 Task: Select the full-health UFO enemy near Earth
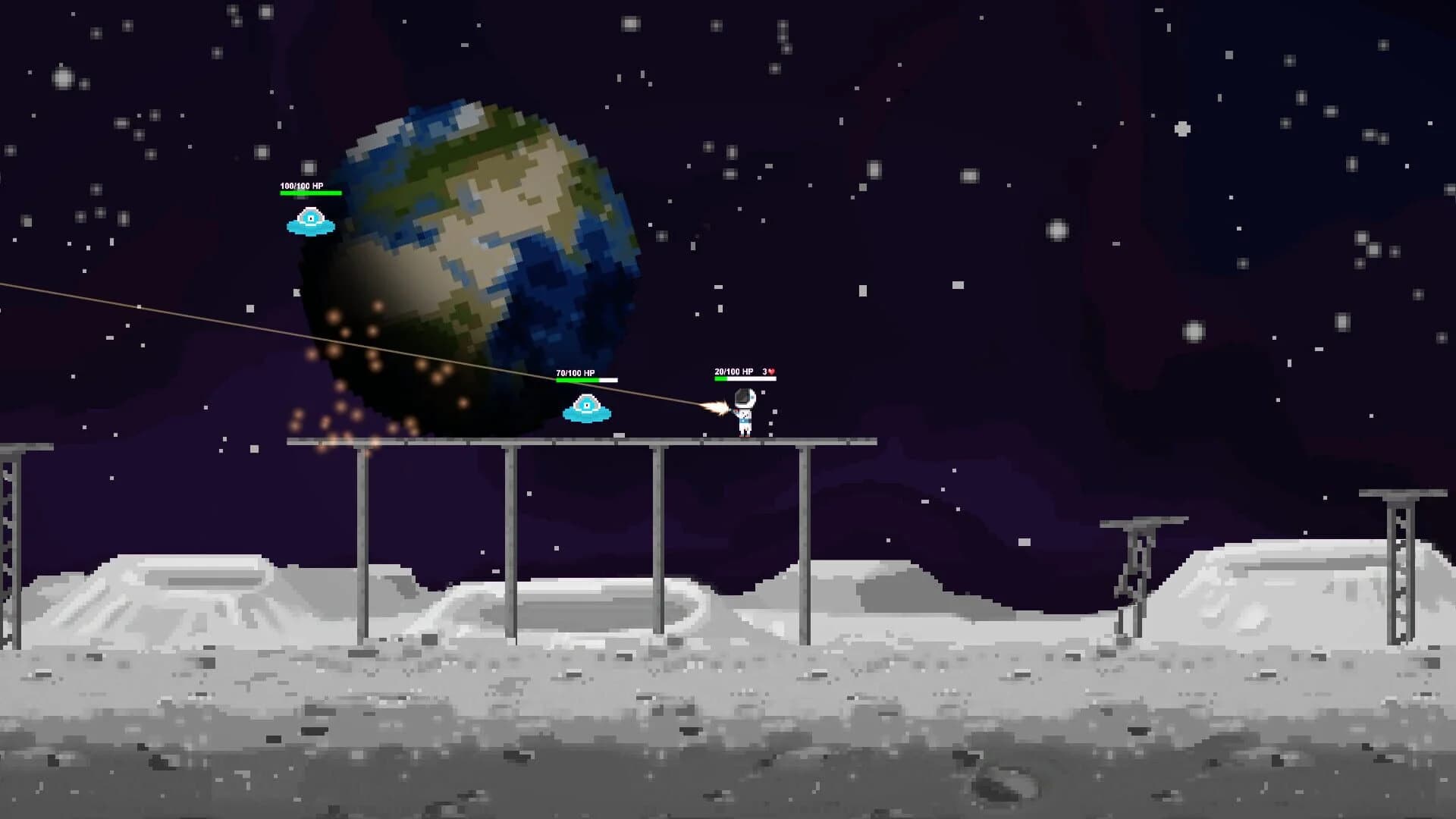311,222
